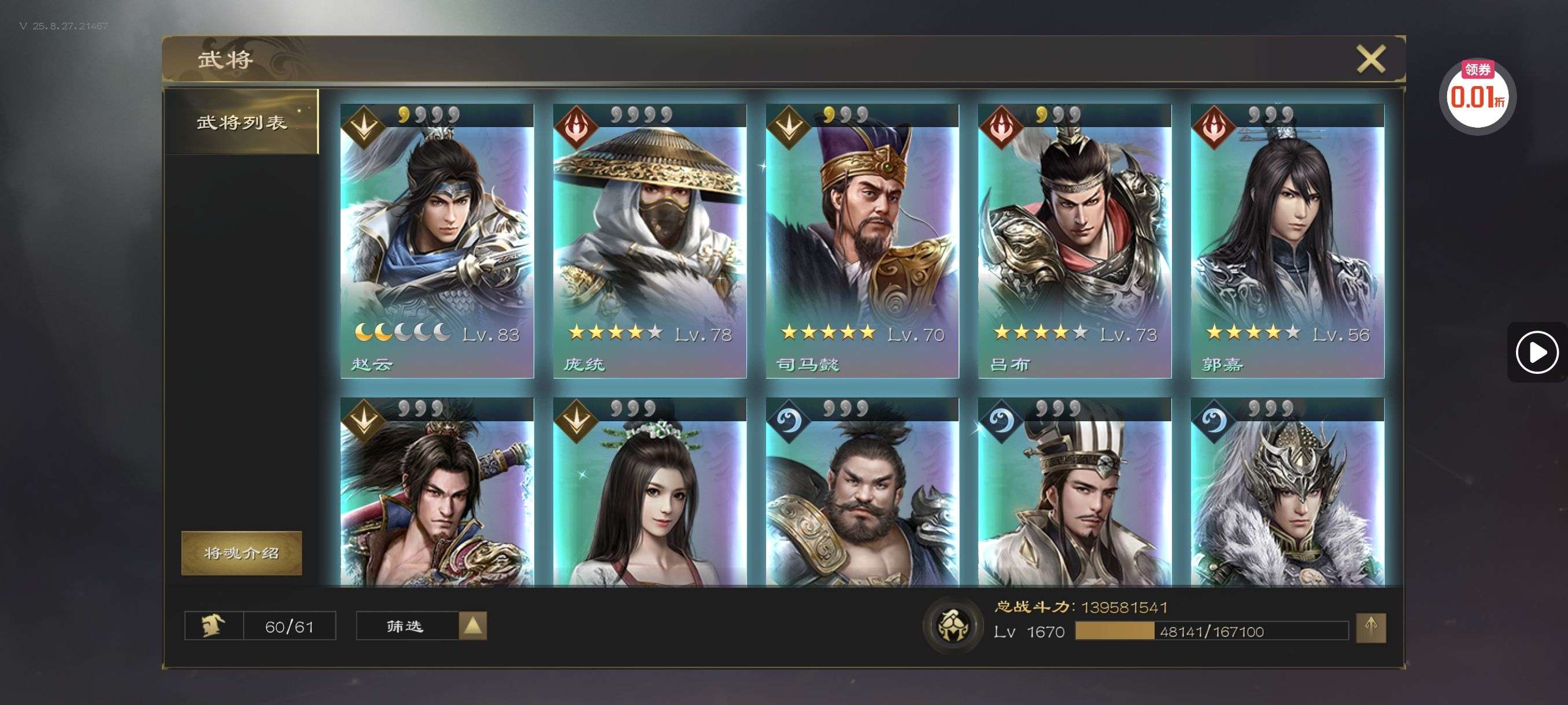Select the 赵云 general card
1568x705 pixels.
pyautogui.click(x=437, y=241)
